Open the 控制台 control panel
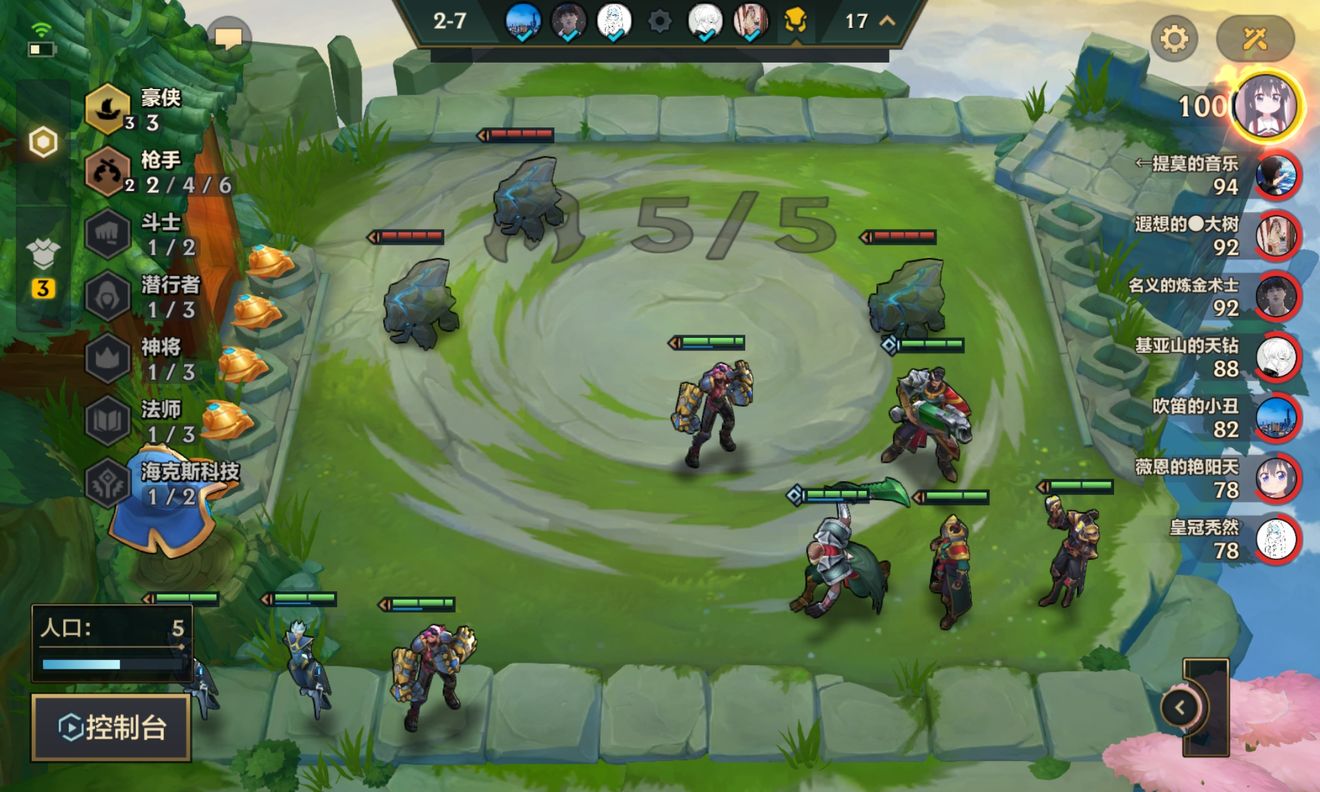1320x792 pixels. pos(111,727)
